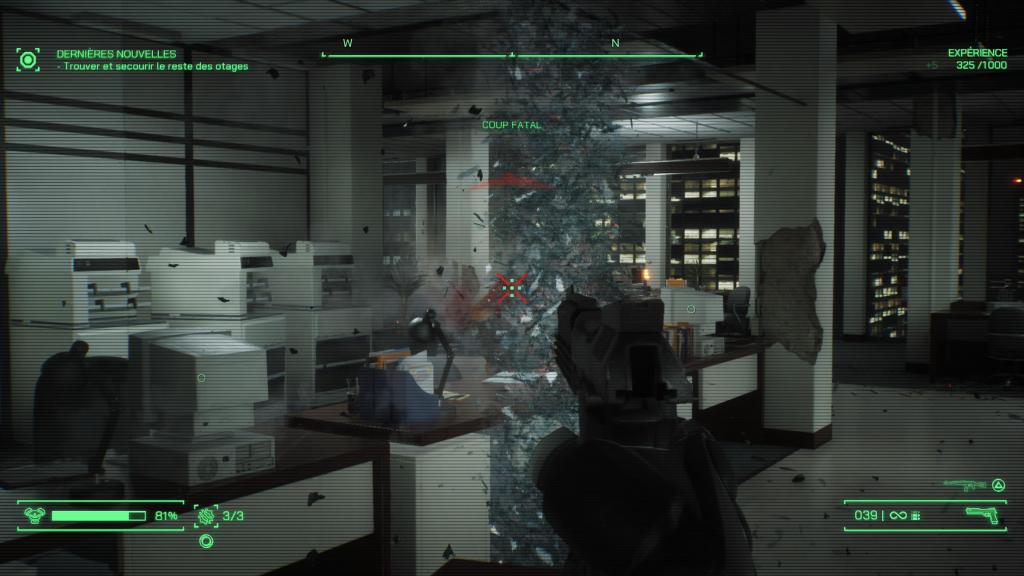This screenshot has width=1024, height=576.
Task: Click the equipped pistol weapon icon
Action: pyautogui.click(x=984, y=515)
